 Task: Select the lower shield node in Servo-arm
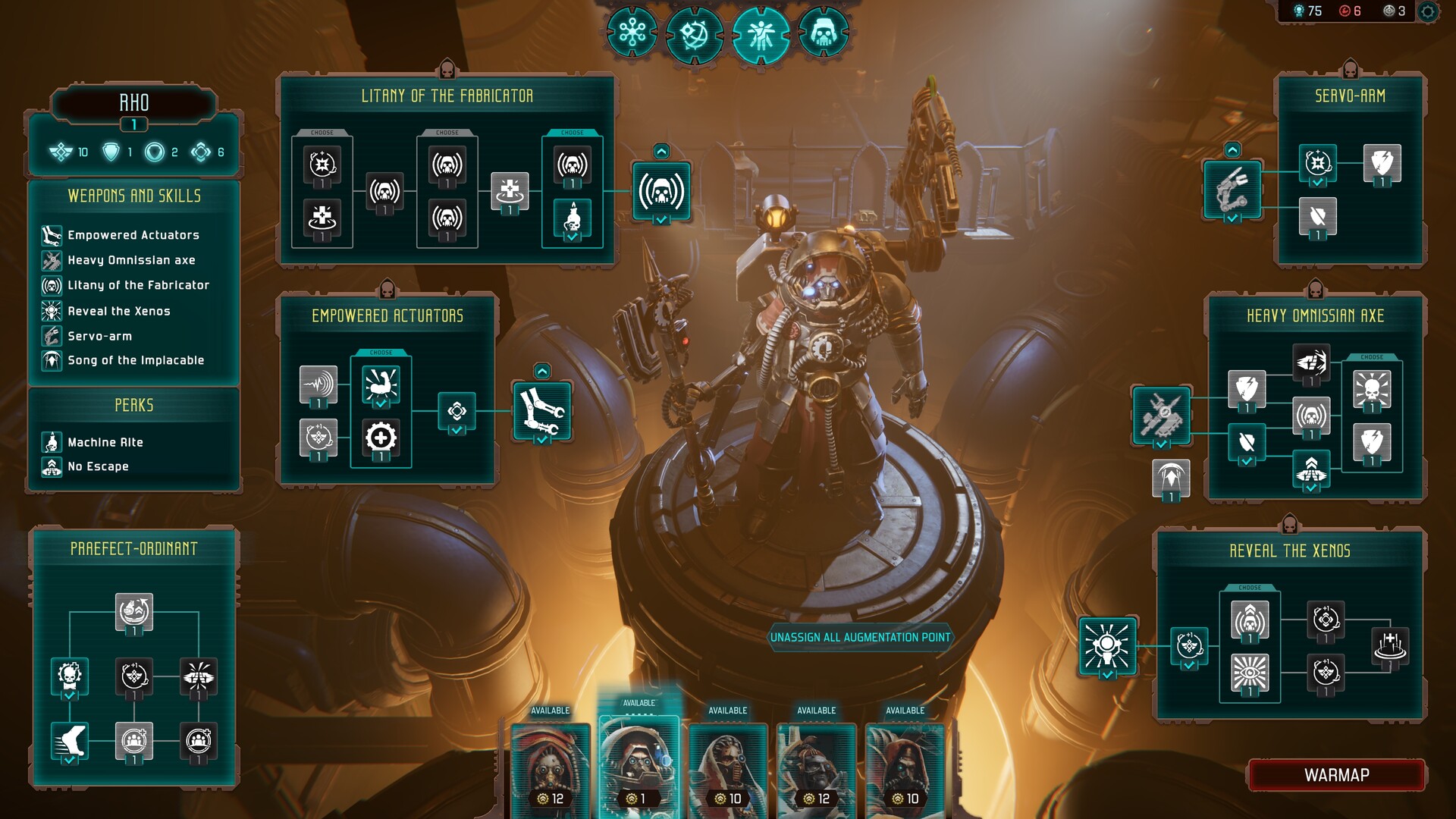pyautogui.click(x=1317, y=217)
